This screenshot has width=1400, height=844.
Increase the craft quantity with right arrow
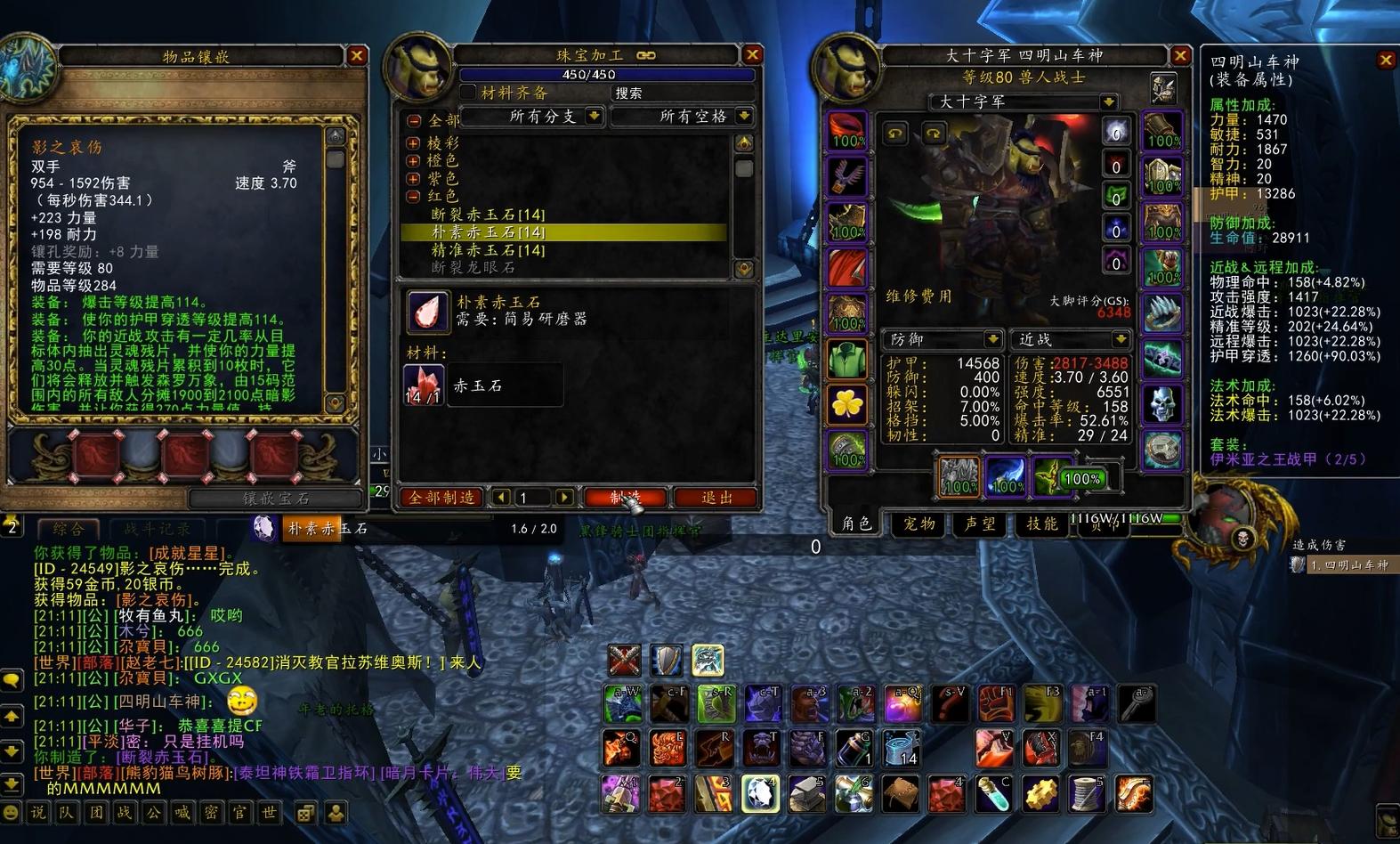(x=564, y=498)
